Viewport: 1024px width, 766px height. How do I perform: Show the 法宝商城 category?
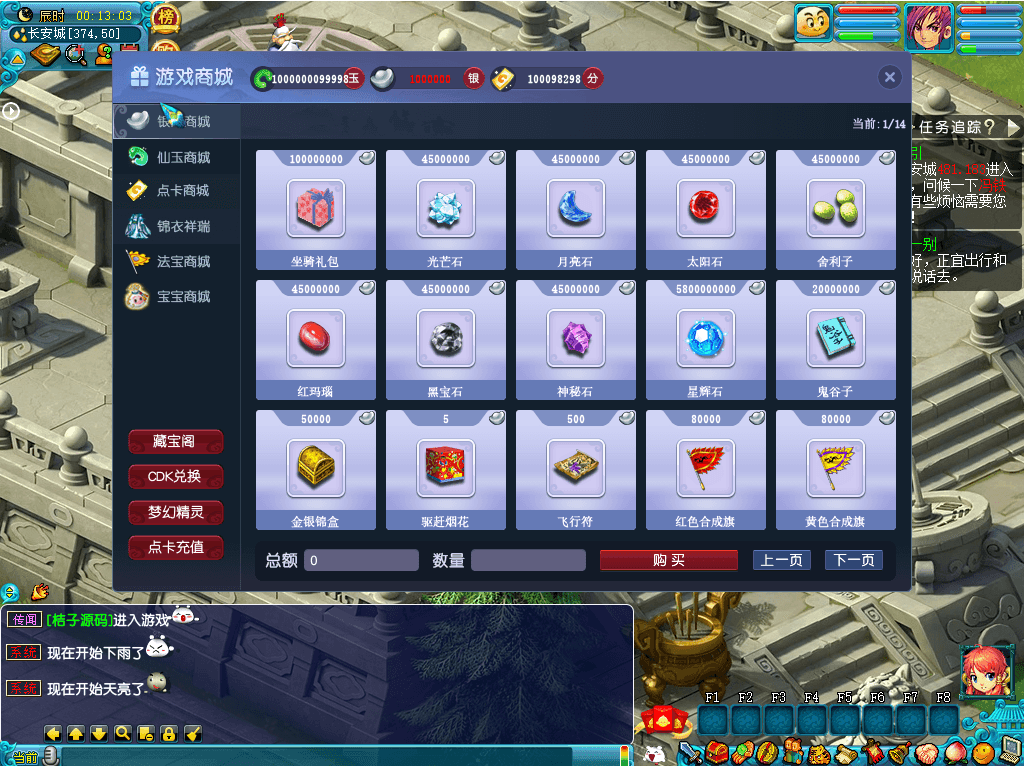pos(182,261)
